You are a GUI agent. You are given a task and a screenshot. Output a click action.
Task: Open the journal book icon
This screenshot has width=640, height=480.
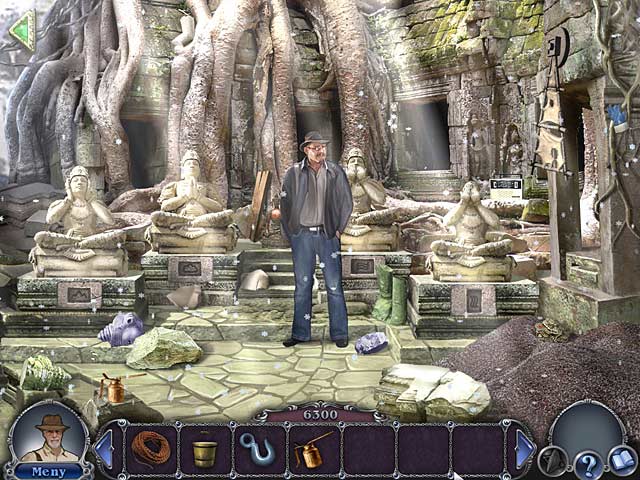pos(622,459)
